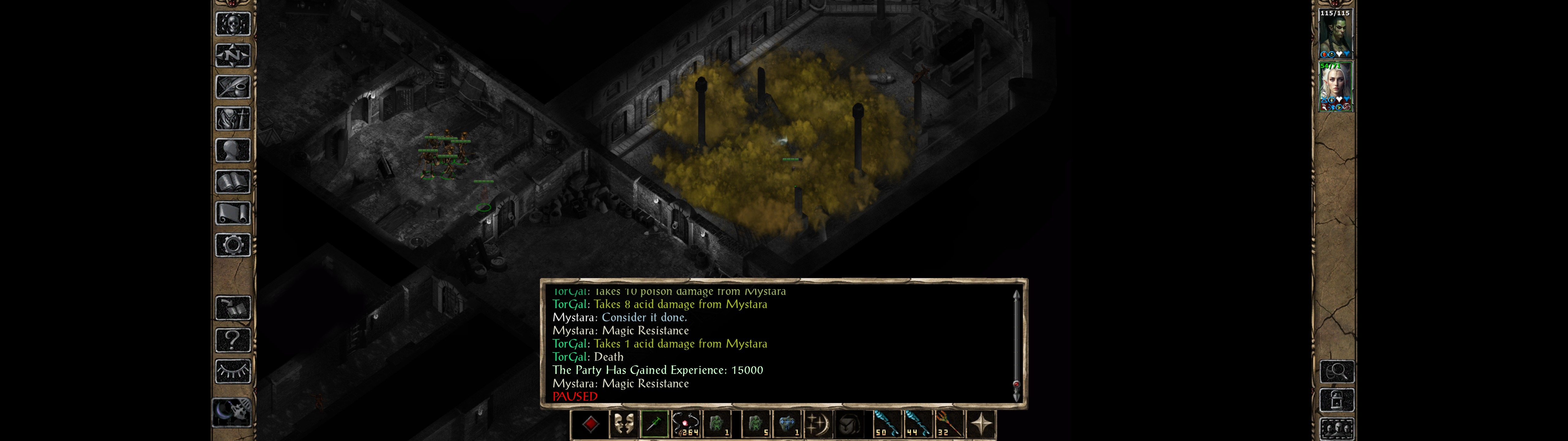Open the character record head button
The image size is (1568, 441).
point(232,150)
